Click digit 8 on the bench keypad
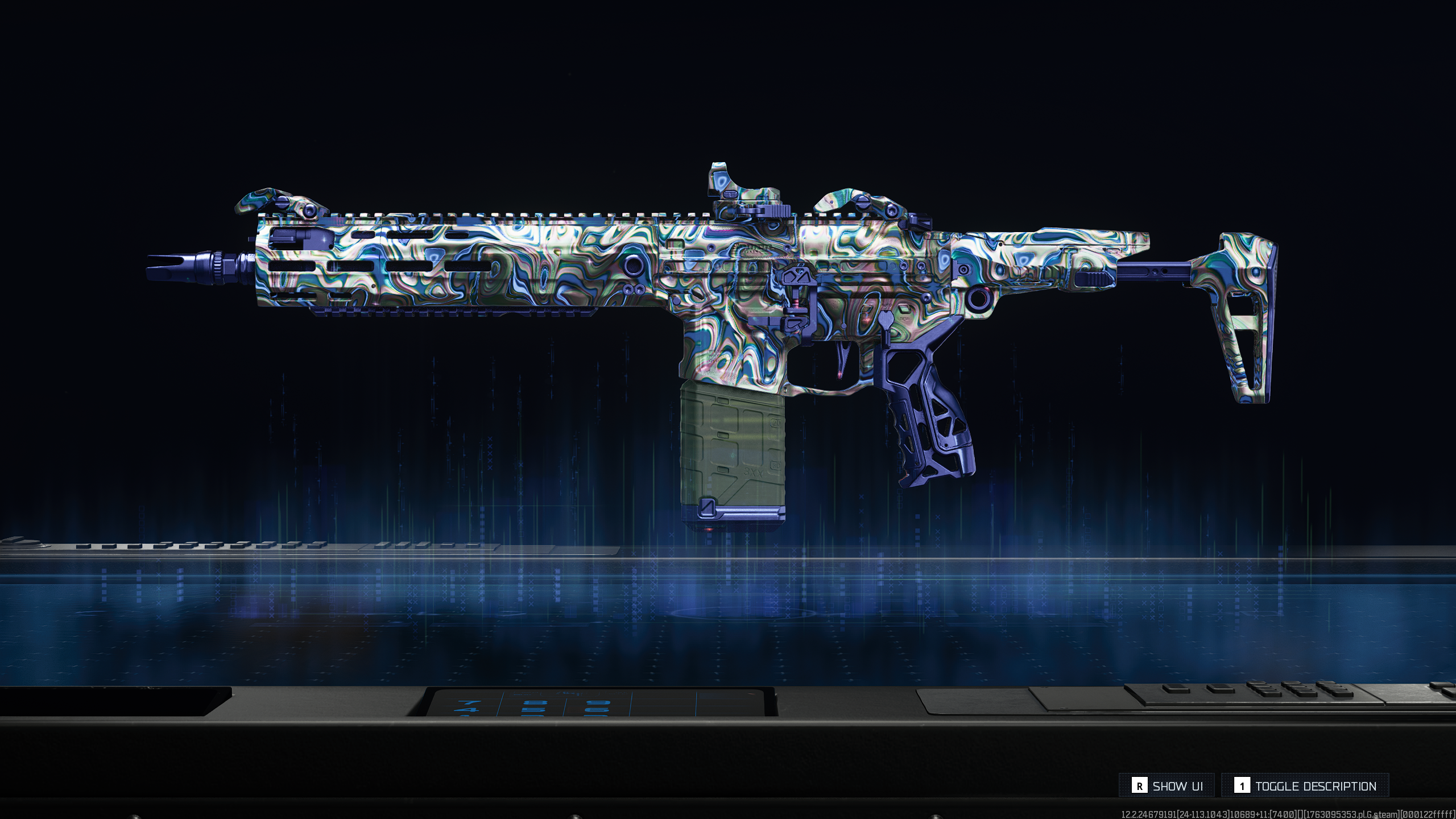 [x=535, y=701]
